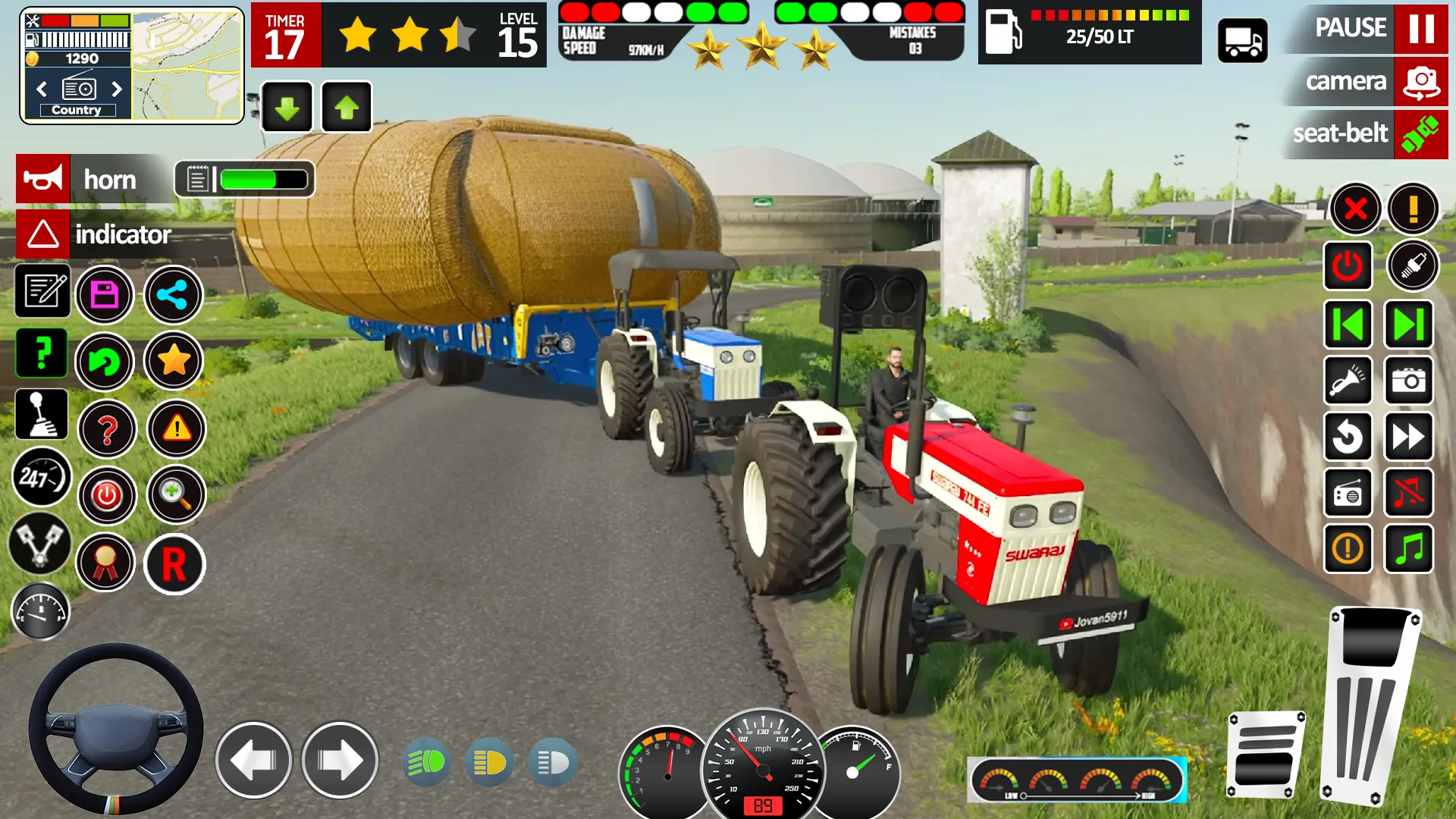Tap the share icon
Screen dimensions: 1456x819
click(x=174, y=295)
